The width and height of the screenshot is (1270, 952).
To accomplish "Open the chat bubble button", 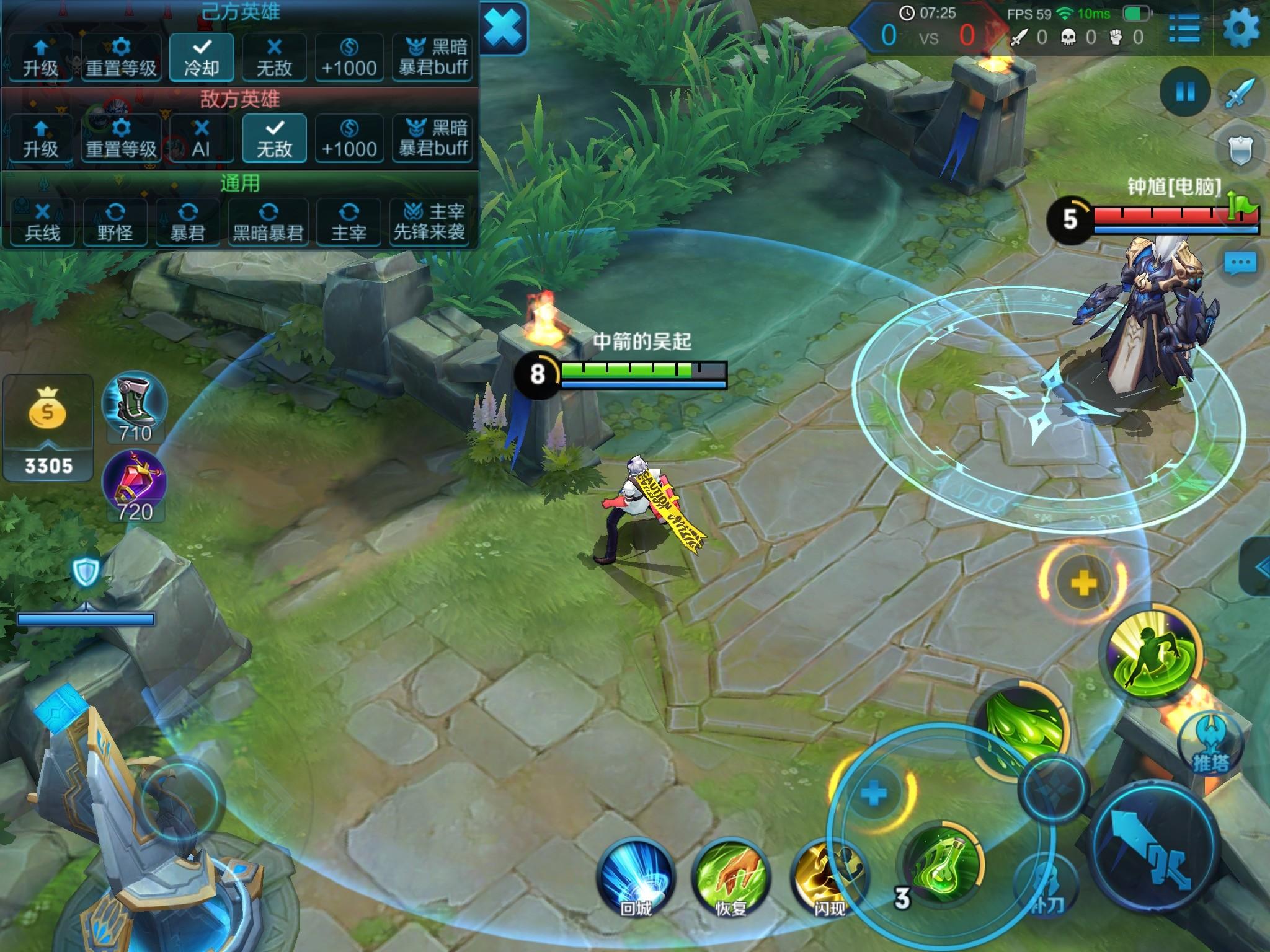I will (1240, 263).
